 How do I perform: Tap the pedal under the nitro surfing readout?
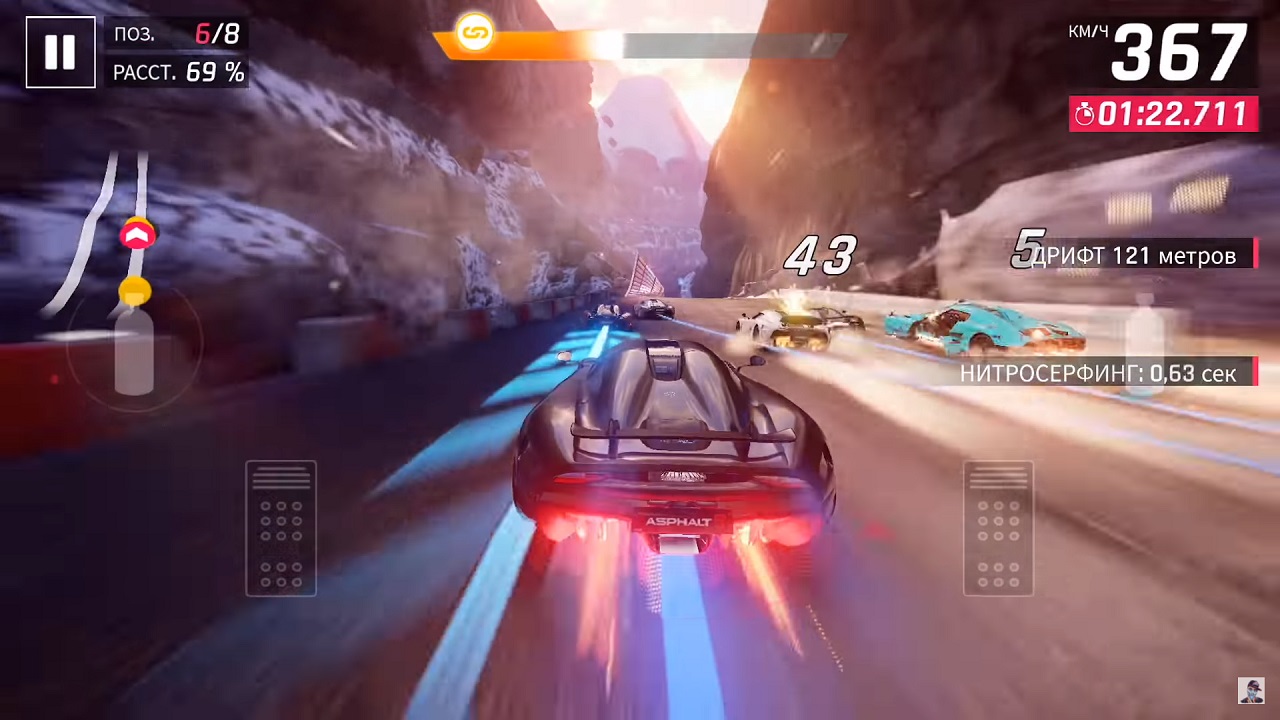(x=998, y=528)
